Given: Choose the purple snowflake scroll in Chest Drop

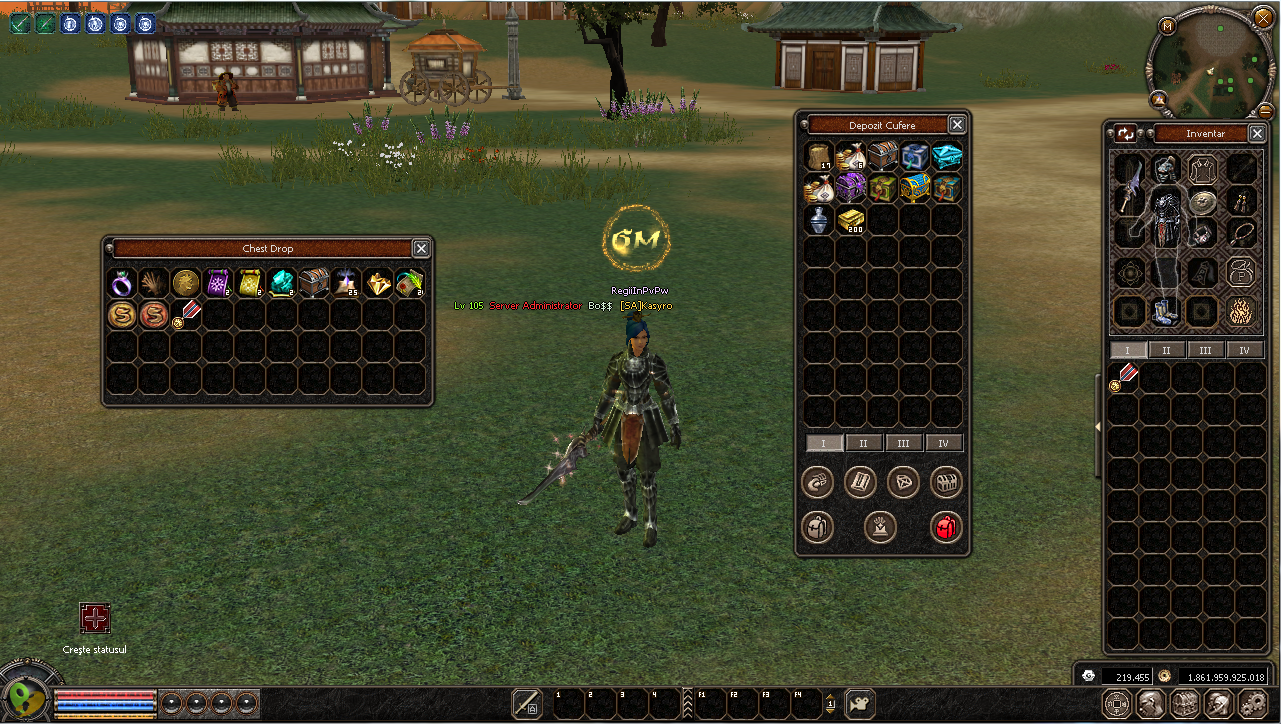Looking at the screenshot, I should 218,283.
